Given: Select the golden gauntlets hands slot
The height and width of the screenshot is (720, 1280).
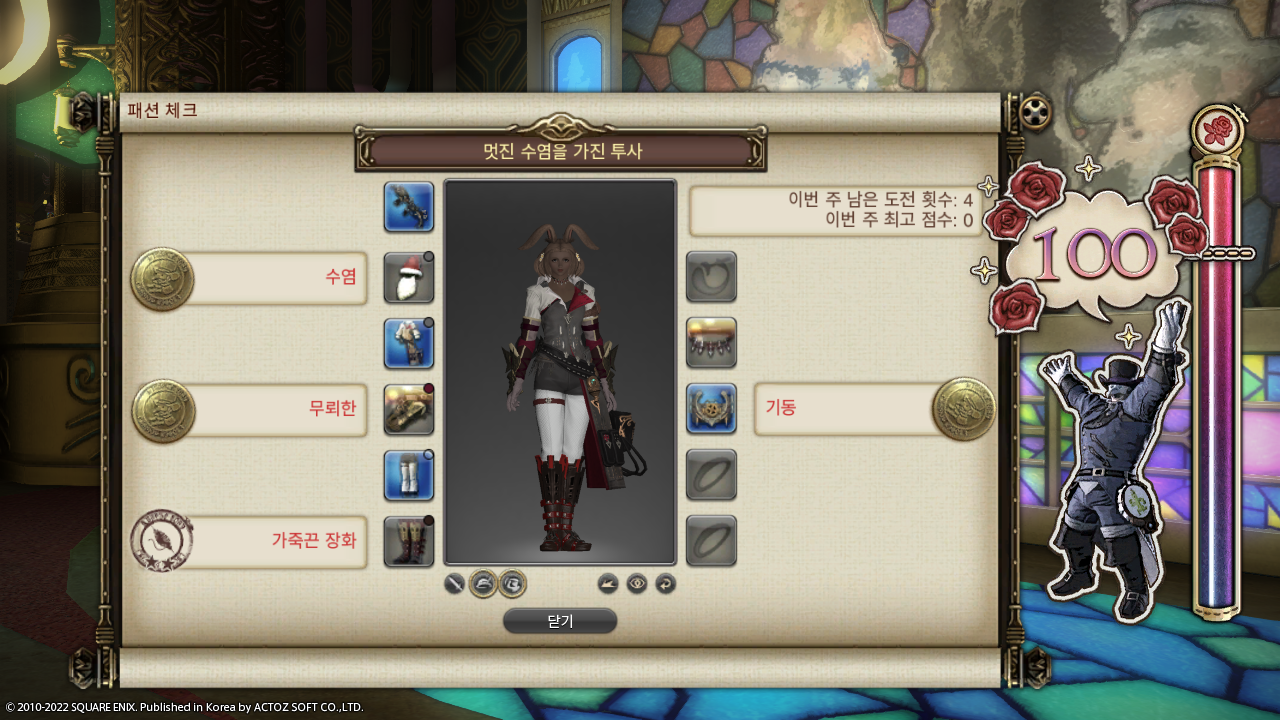Looking at the screenshot, I should pyautogui.click(x=409, y=409).
